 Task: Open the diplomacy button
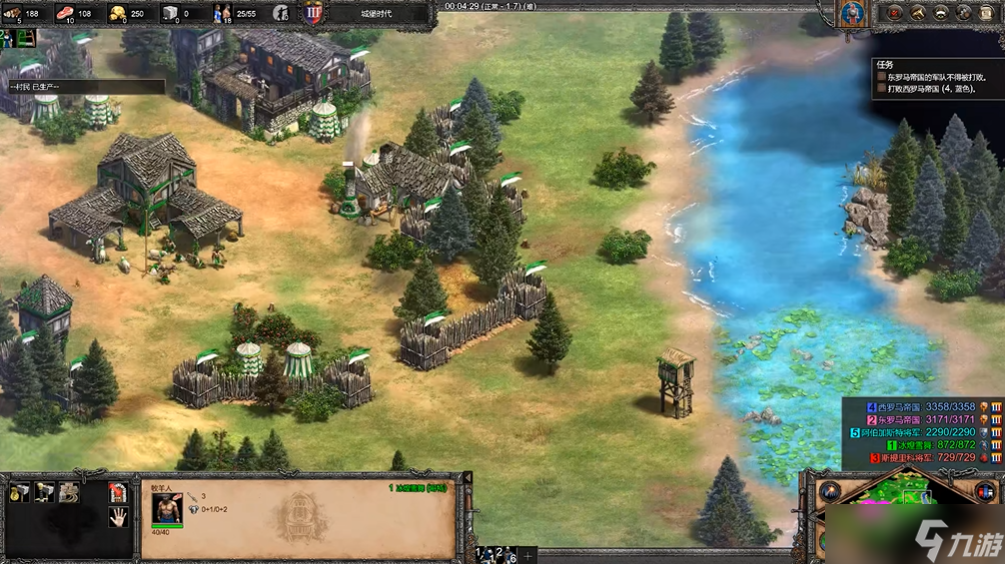[x=941, y=13]
